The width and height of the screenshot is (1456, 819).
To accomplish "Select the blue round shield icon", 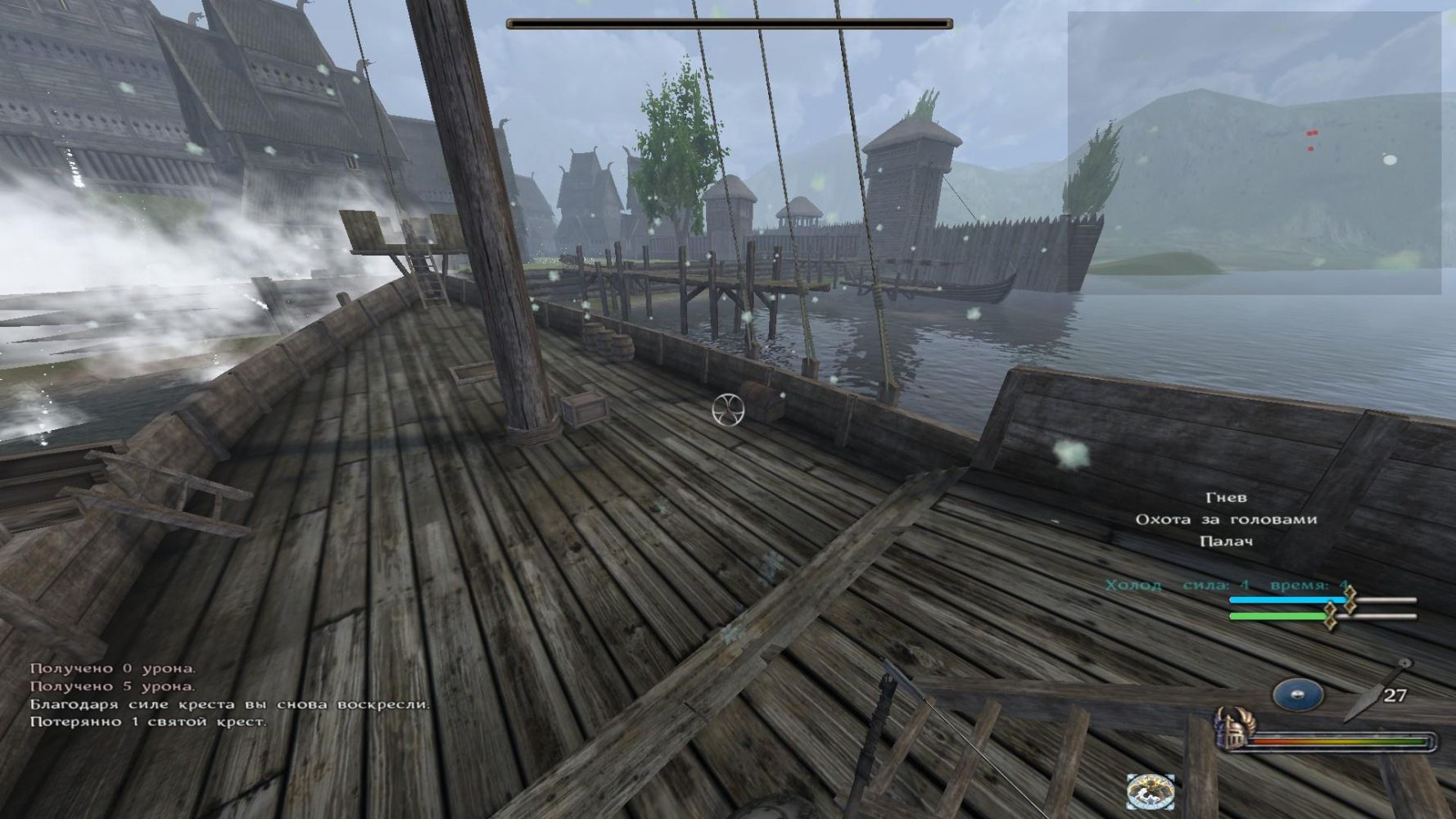I will point(1297,695).
